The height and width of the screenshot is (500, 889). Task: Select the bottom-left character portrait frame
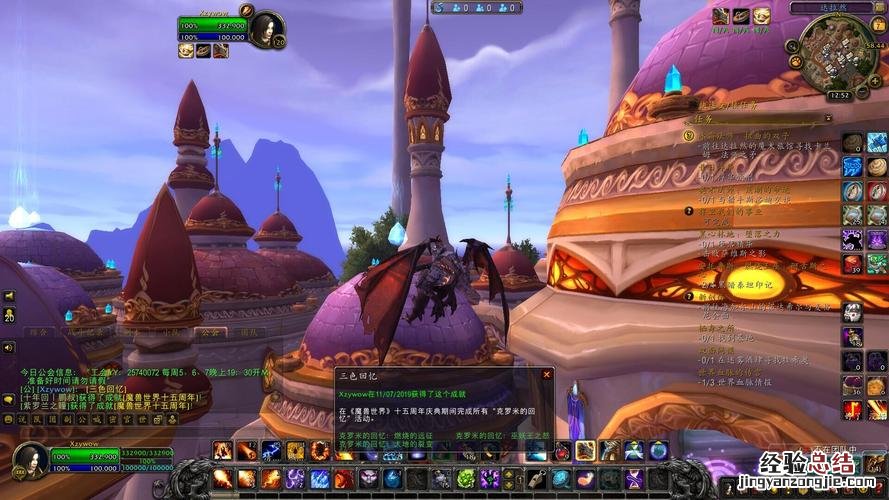coord(29,461)
